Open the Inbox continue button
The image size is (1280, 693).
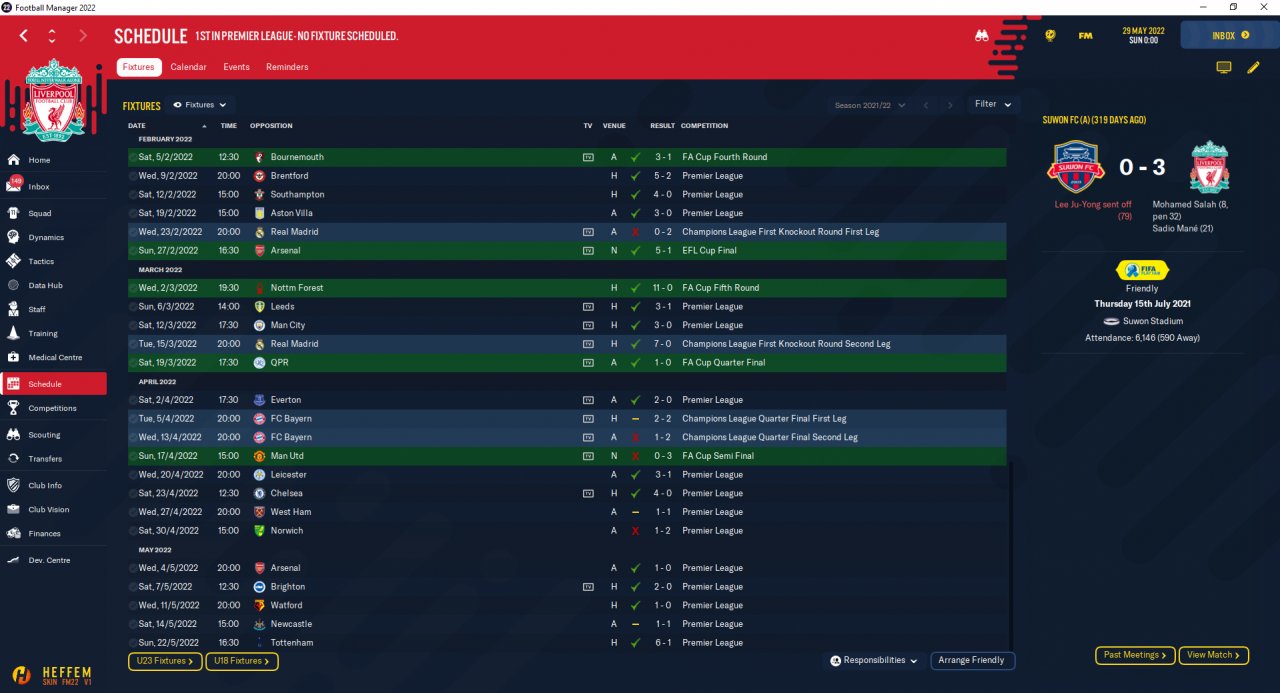pyautogui.click(x=1229, y=35)
